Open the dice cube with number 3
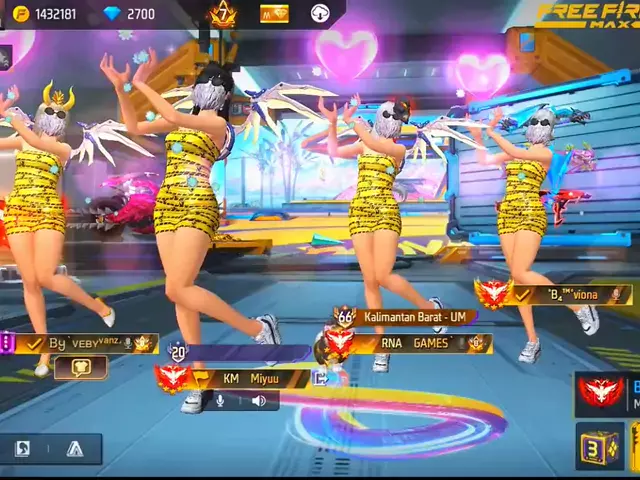The width and height of the screenshot is (640, 480). point(598,446)
